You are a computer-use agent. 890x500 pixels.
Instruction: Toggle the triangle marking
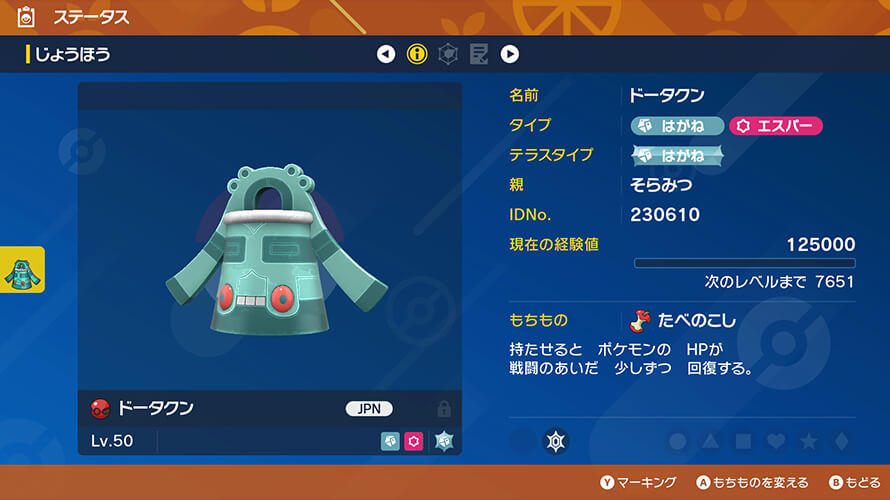point(711,440)
